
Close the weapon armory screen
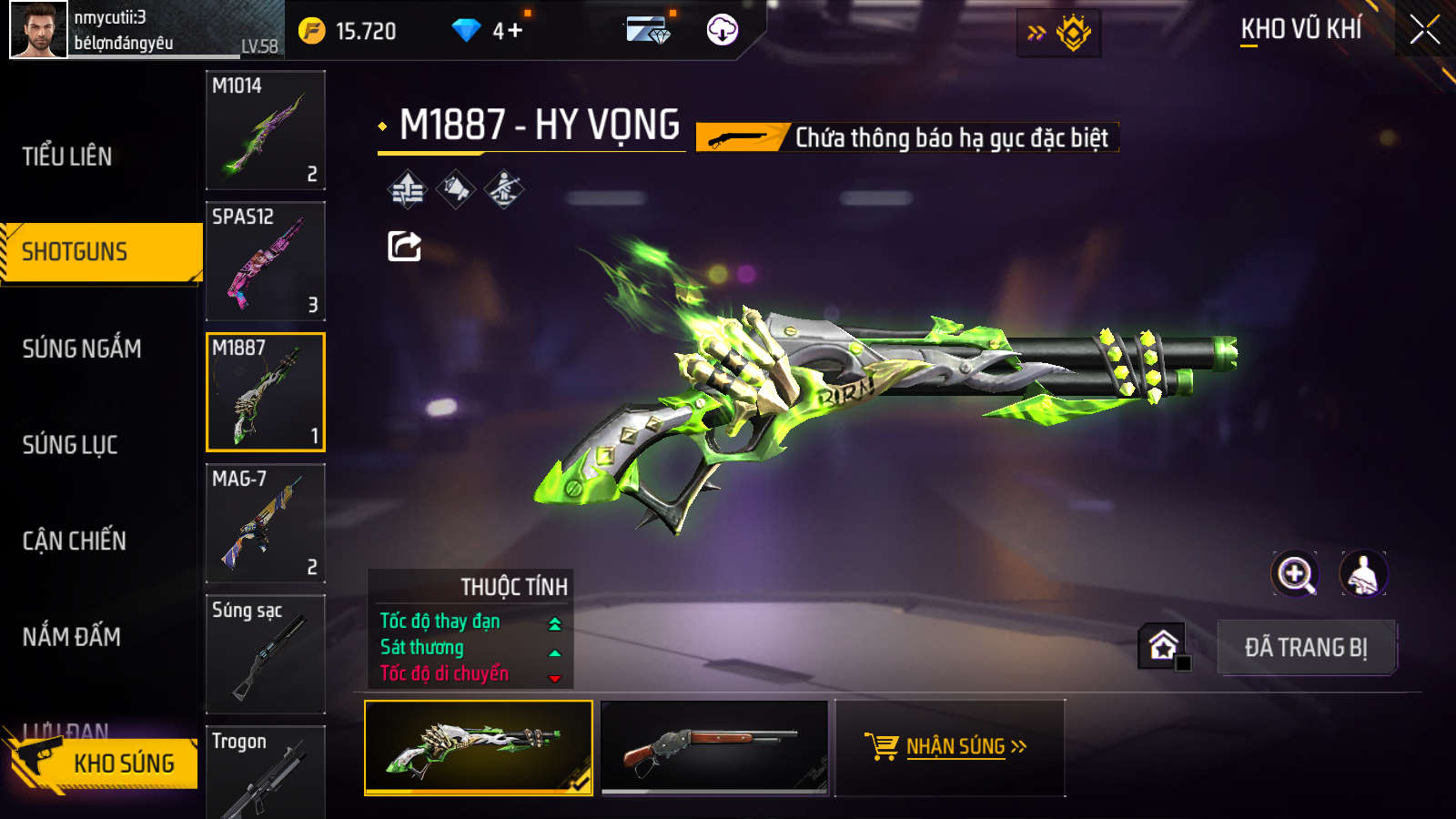[1424, 30]
